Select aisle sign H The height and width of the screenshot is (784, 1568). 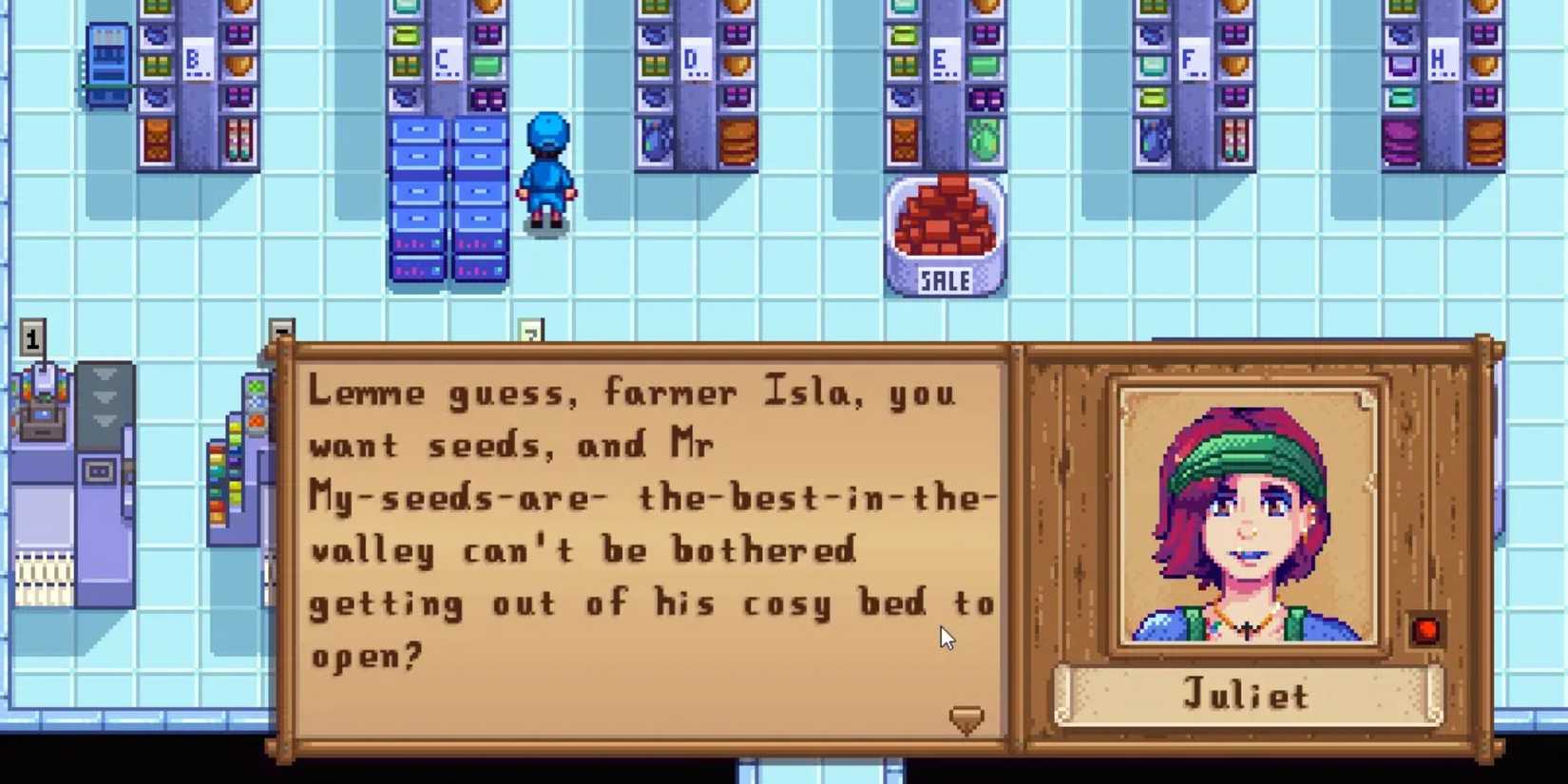(x=1441, y=57)
